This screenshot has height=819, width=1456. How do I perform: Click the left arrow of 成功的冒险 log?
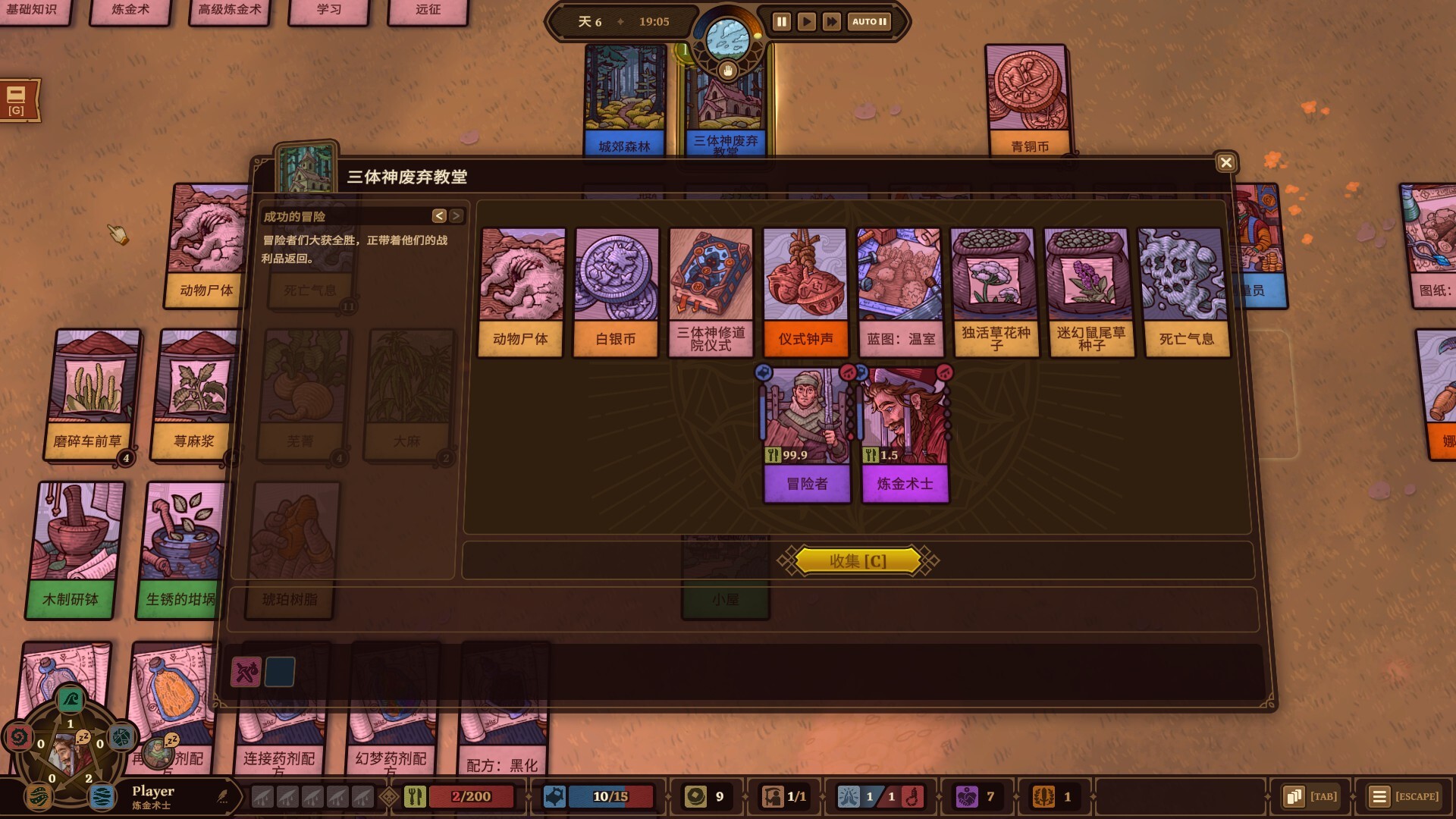(438, 218)
